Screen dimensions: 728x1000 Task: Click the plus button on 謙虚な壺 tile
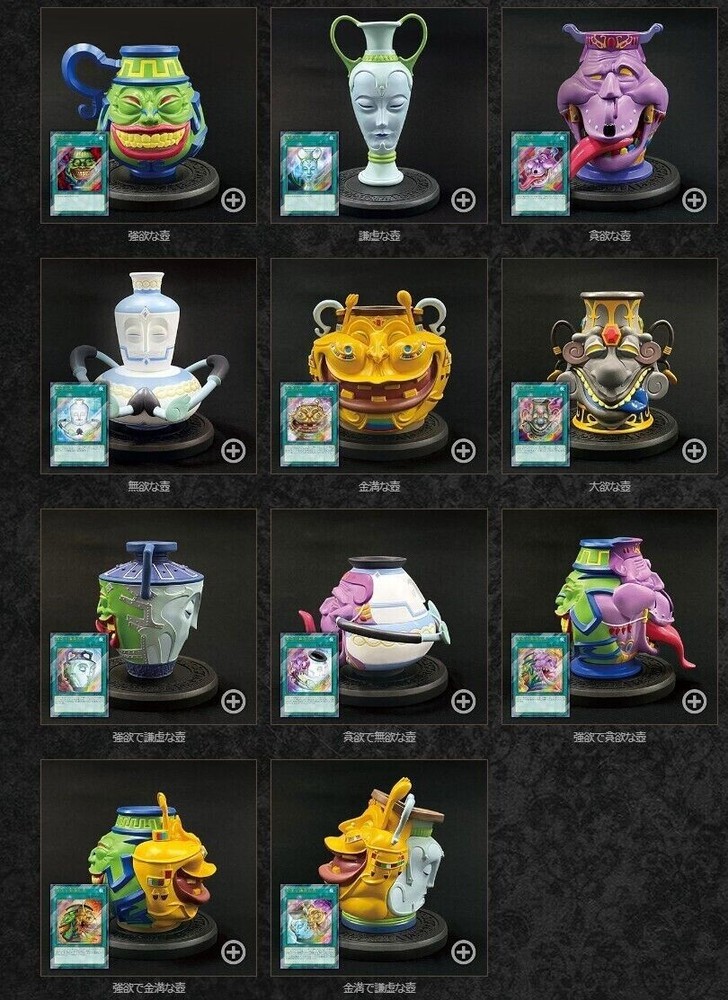[463, 199]
